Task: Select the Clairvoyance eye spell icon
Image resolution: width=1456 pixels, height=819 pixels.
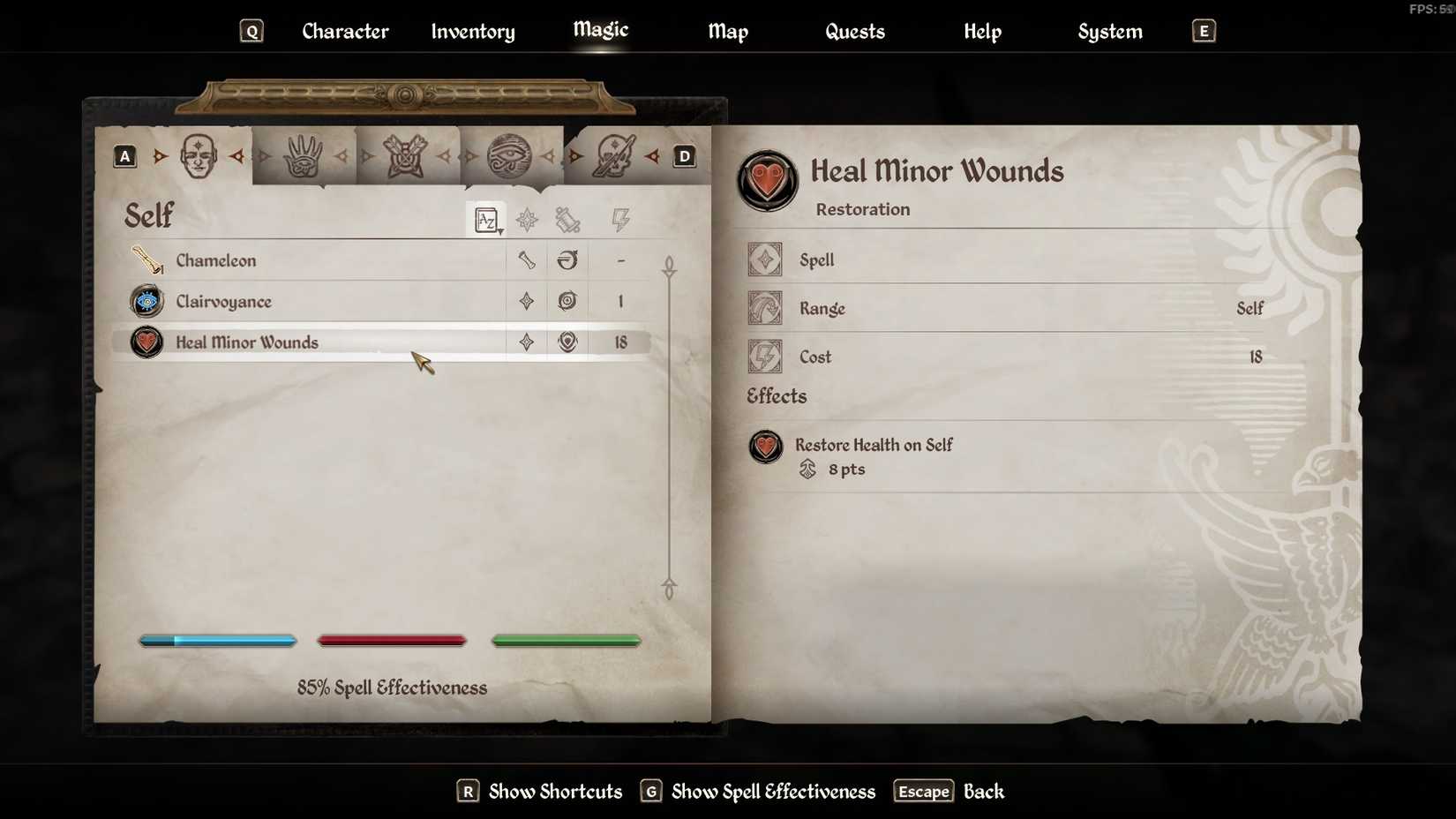Action: click(146, 301)
